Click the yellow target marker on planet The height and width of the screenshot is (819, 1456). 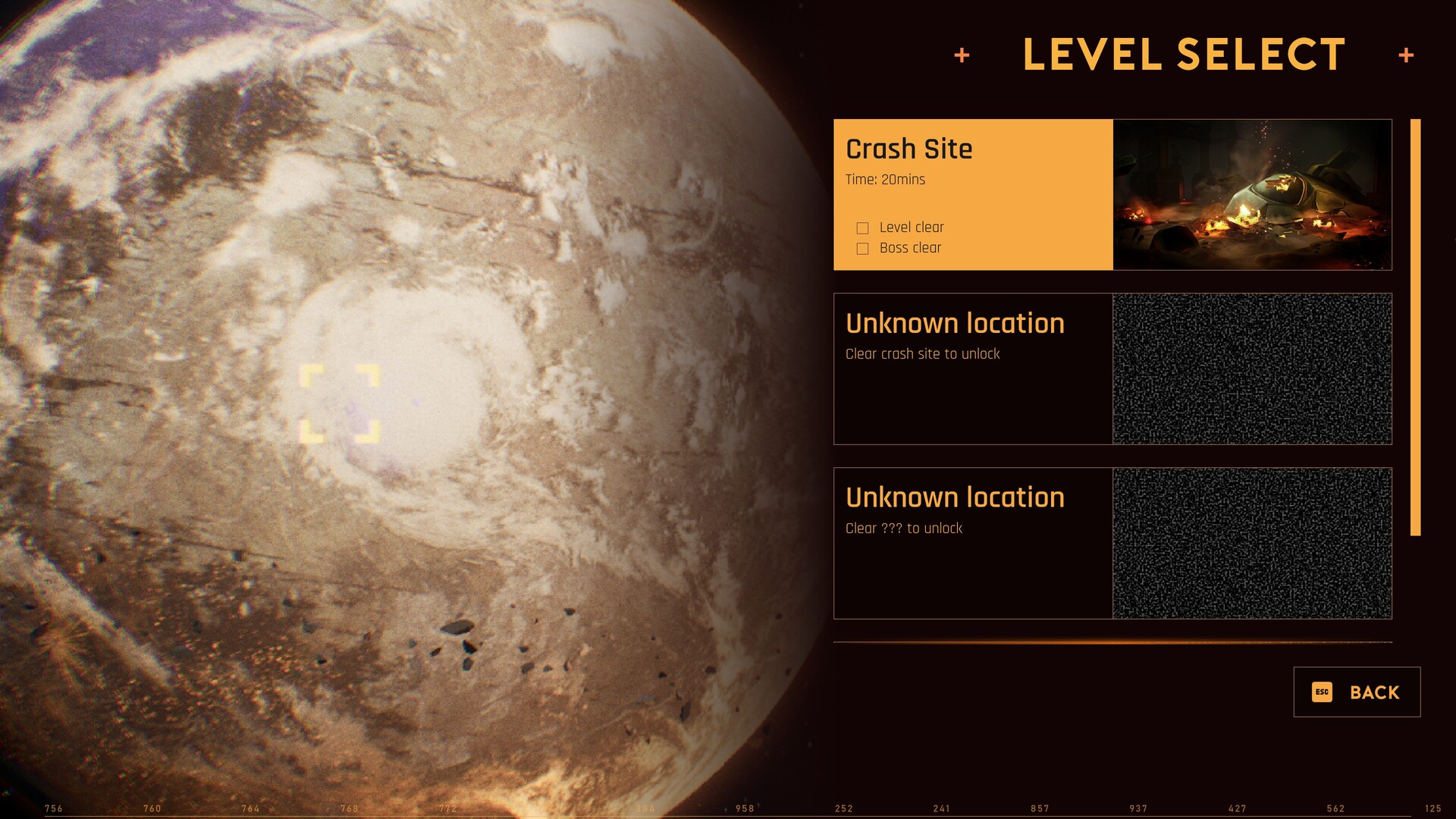(x=340, y=403)
